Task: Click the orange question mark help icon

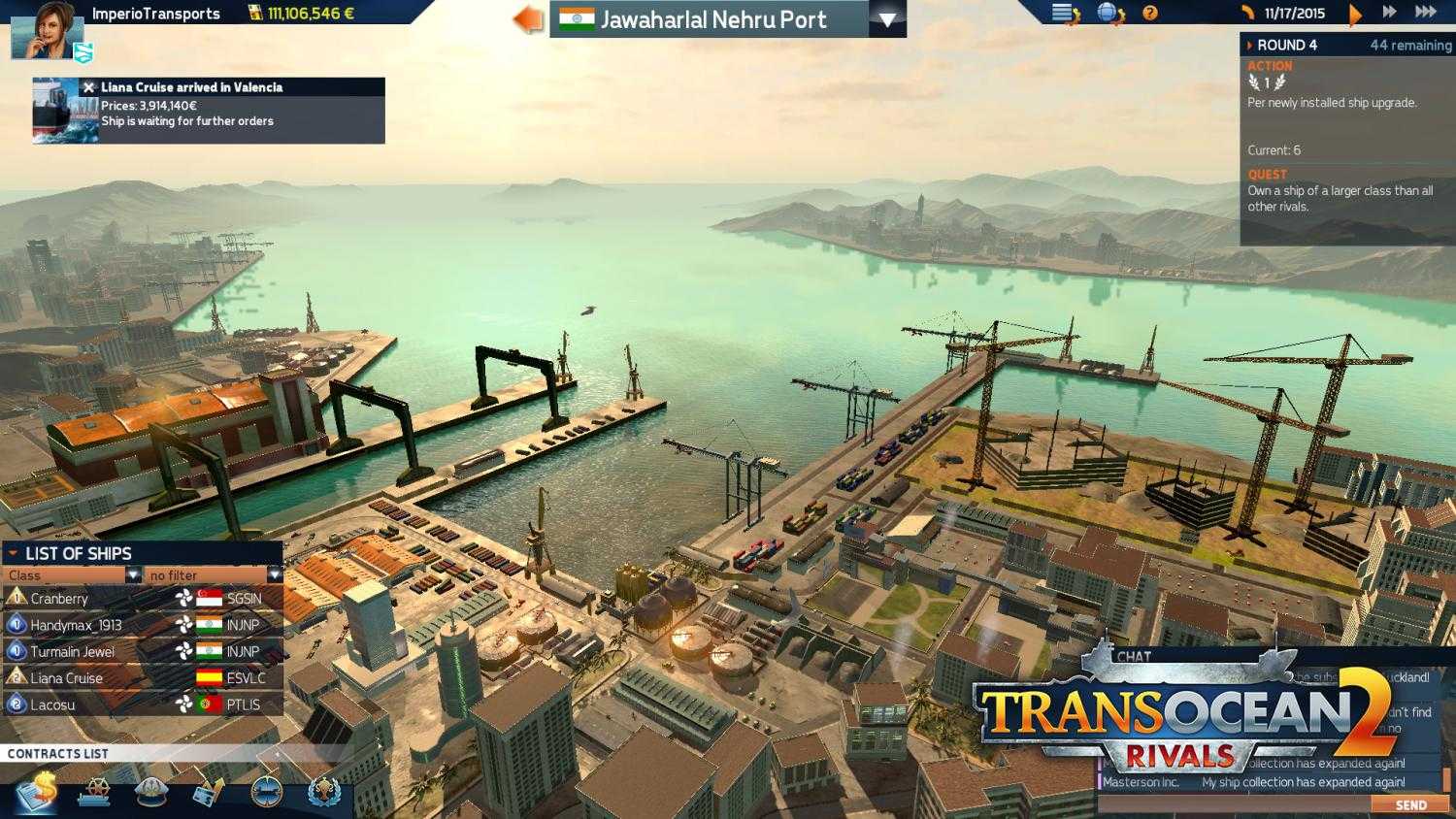Action: pos(1150,12)
